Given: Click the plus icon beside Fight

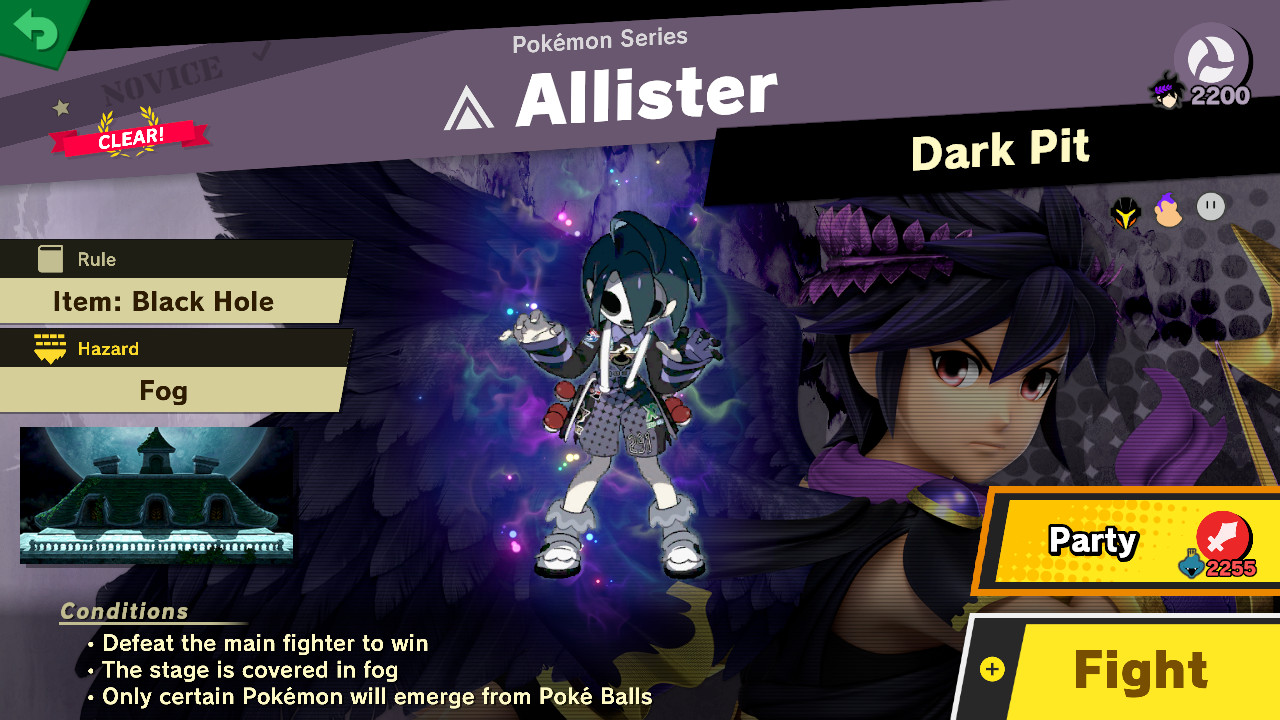Looking at the screenshot, I should (x=993, y=668).
